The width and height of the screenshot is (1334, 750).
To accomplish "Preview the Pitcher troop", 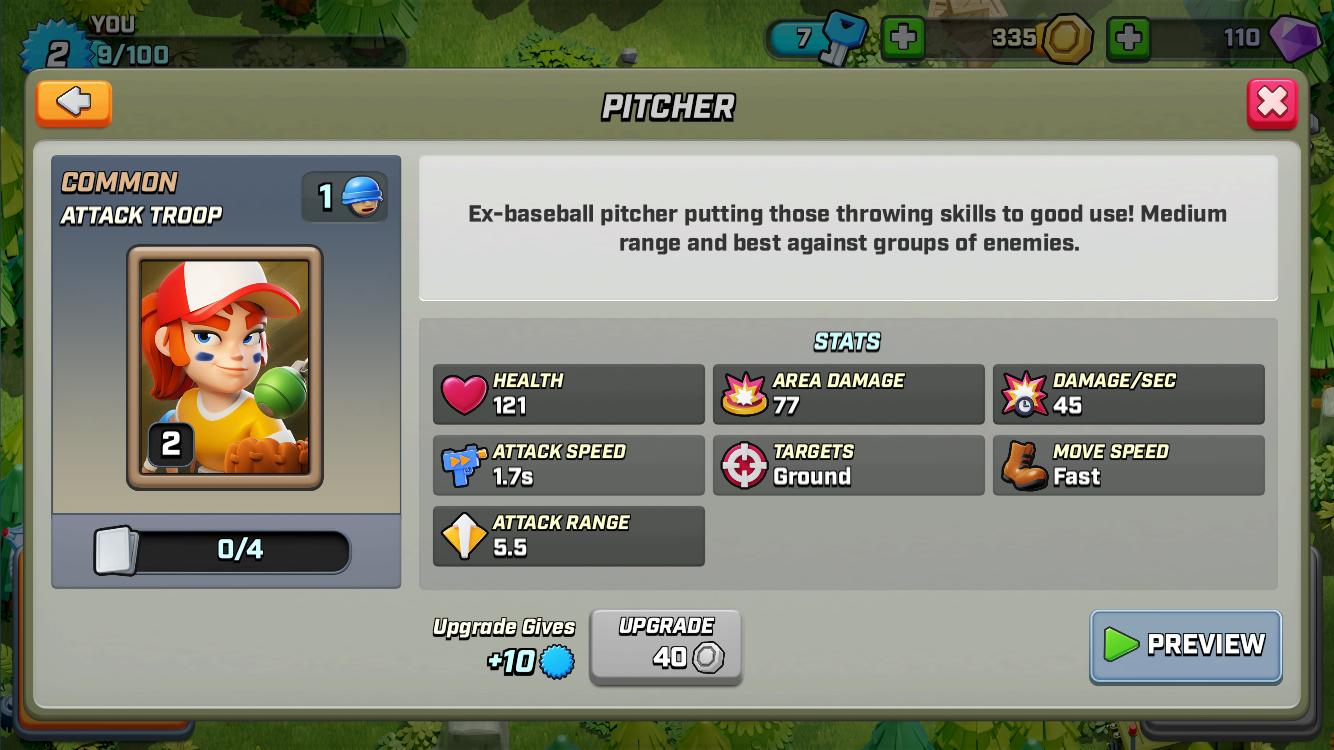I will (1185, 645).
